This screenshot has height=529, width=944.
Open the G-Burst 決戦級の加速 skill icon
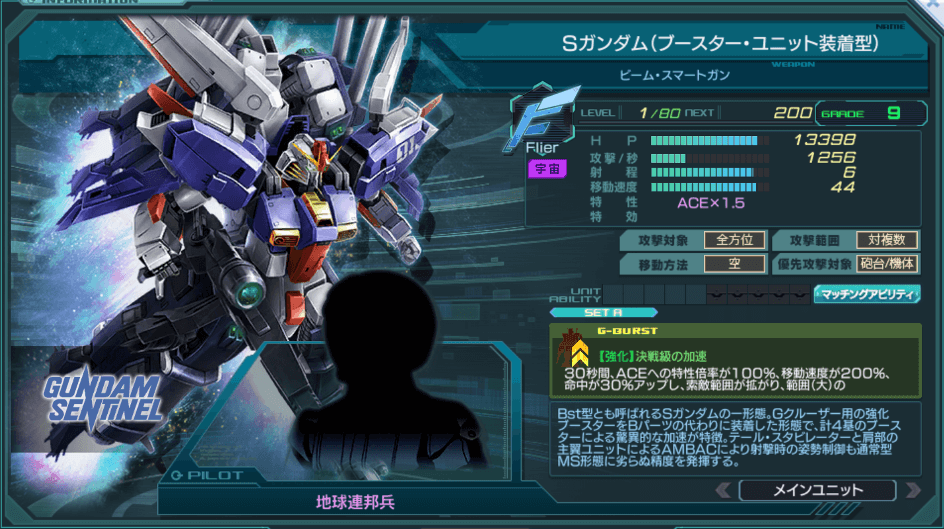(577, 350)
